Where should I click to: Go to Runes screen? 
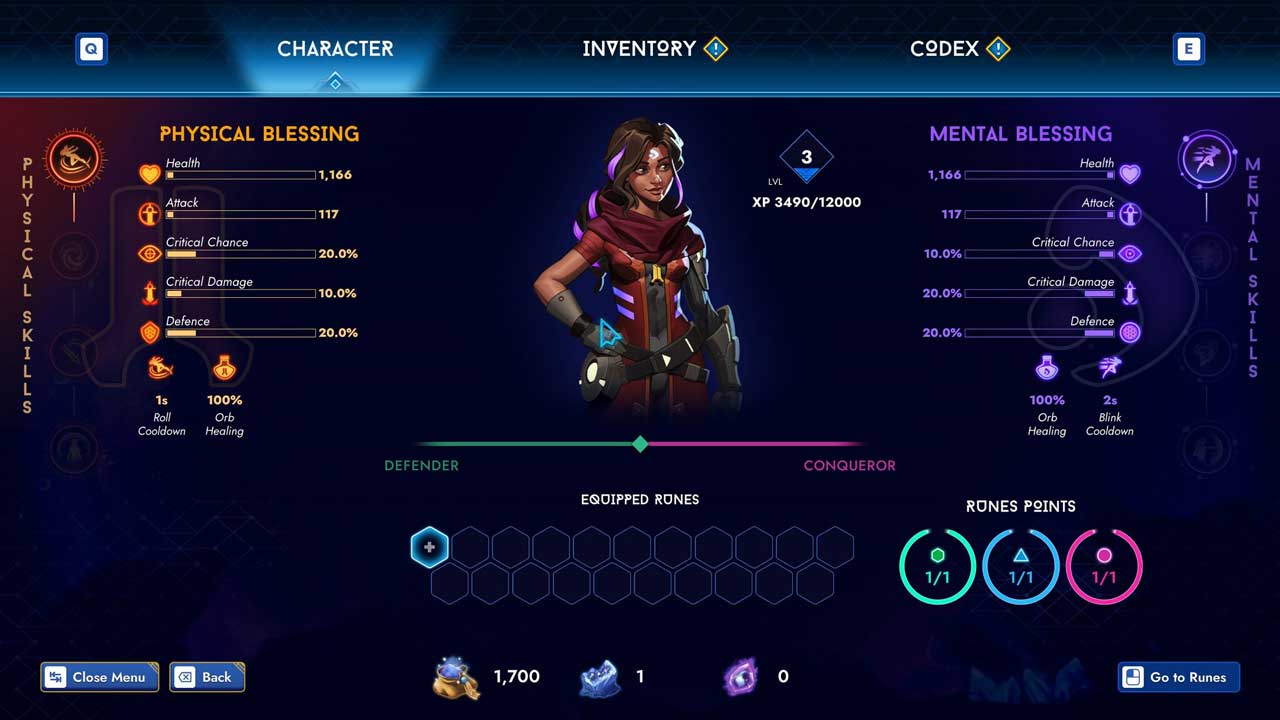[1178, 677]
